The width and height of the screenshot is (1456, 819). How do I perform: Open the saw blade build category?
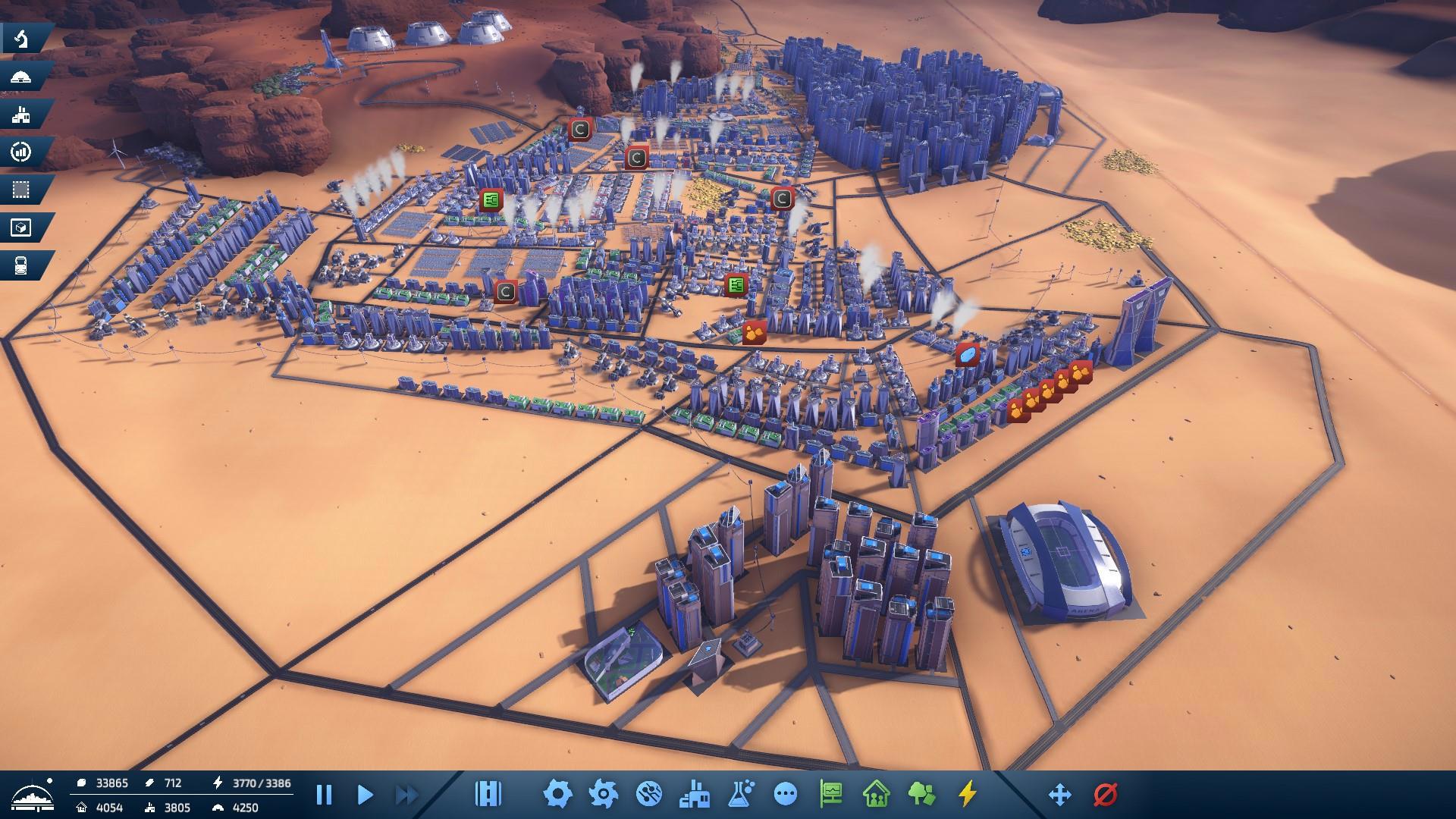pos(604,794)
